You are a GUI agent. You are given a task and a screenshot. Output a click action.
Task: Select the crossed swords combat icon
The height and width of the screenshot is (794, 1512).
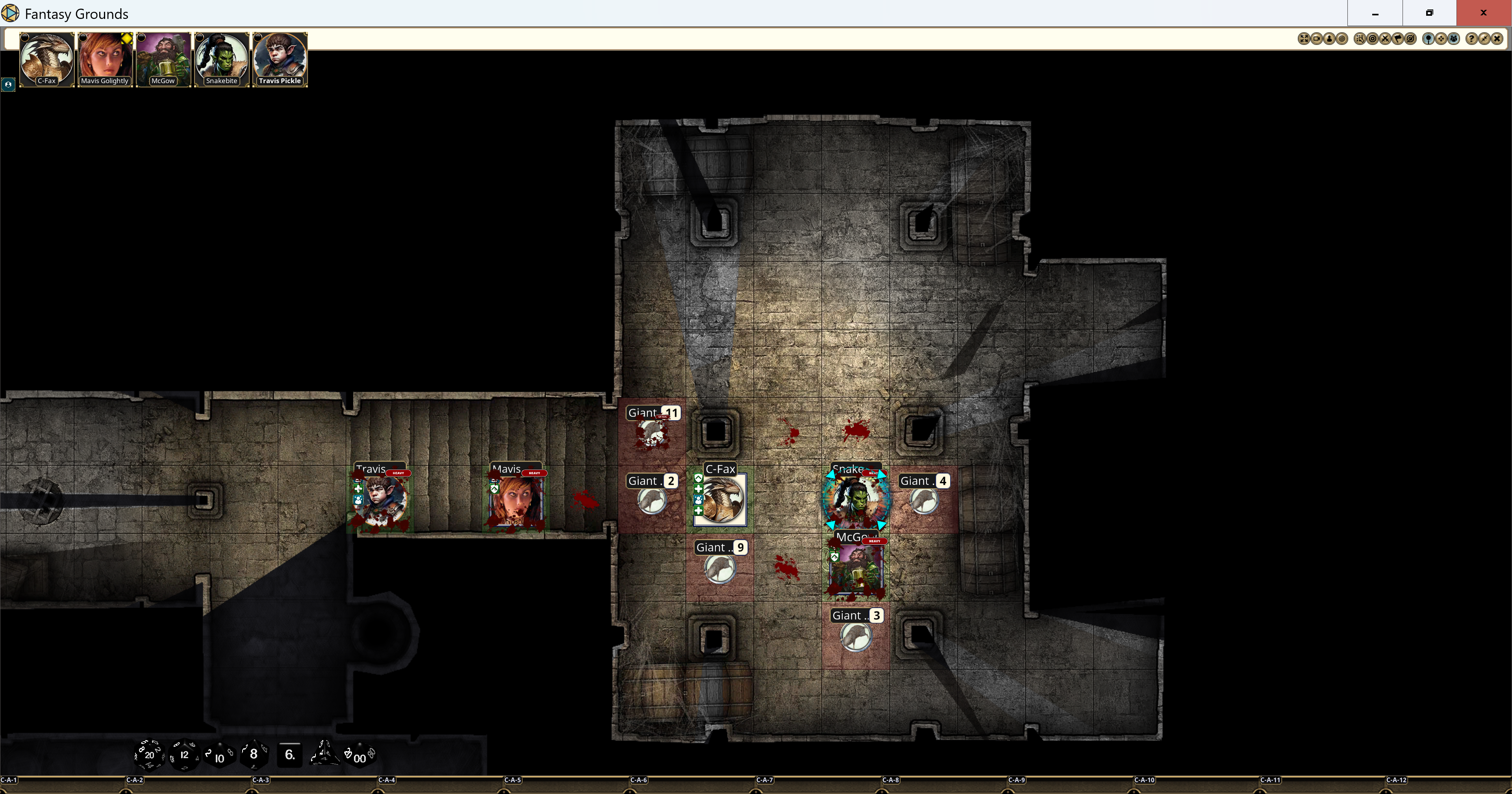1385,39
